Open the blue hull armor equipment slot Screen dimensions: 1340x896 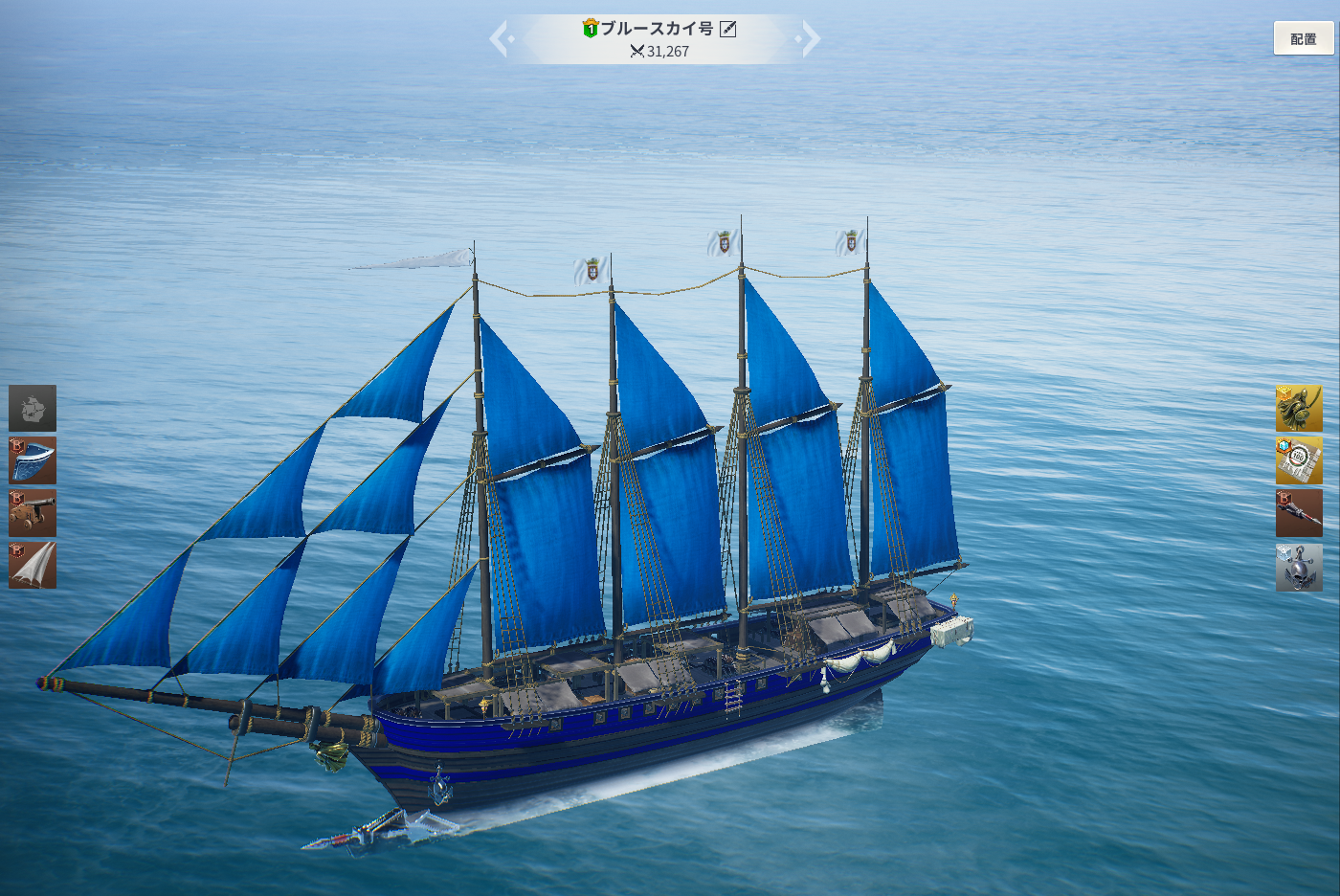tap(33, 460)
